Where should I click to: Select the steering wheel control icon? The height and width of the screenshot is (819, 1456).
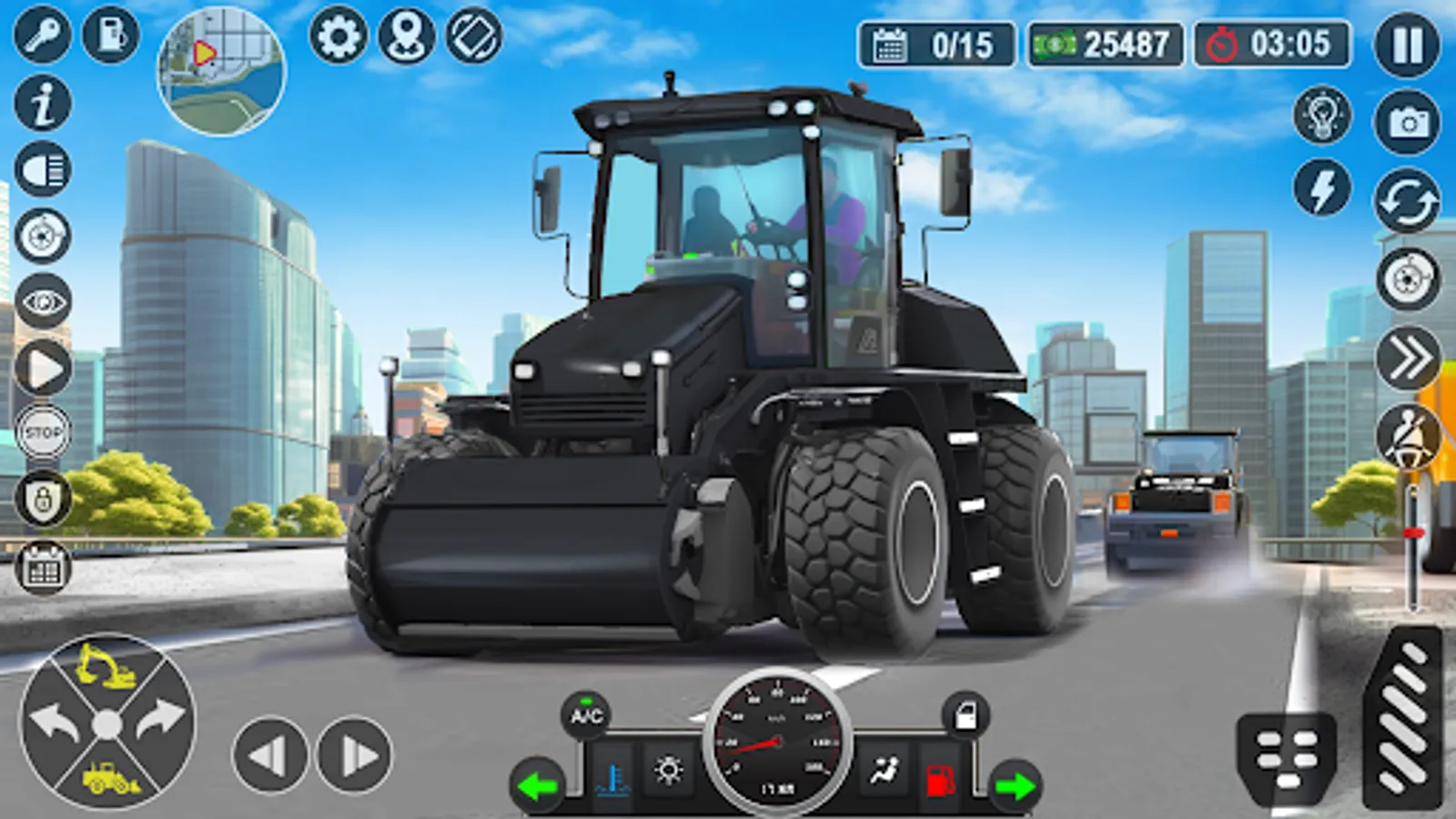coord(1406,278)
